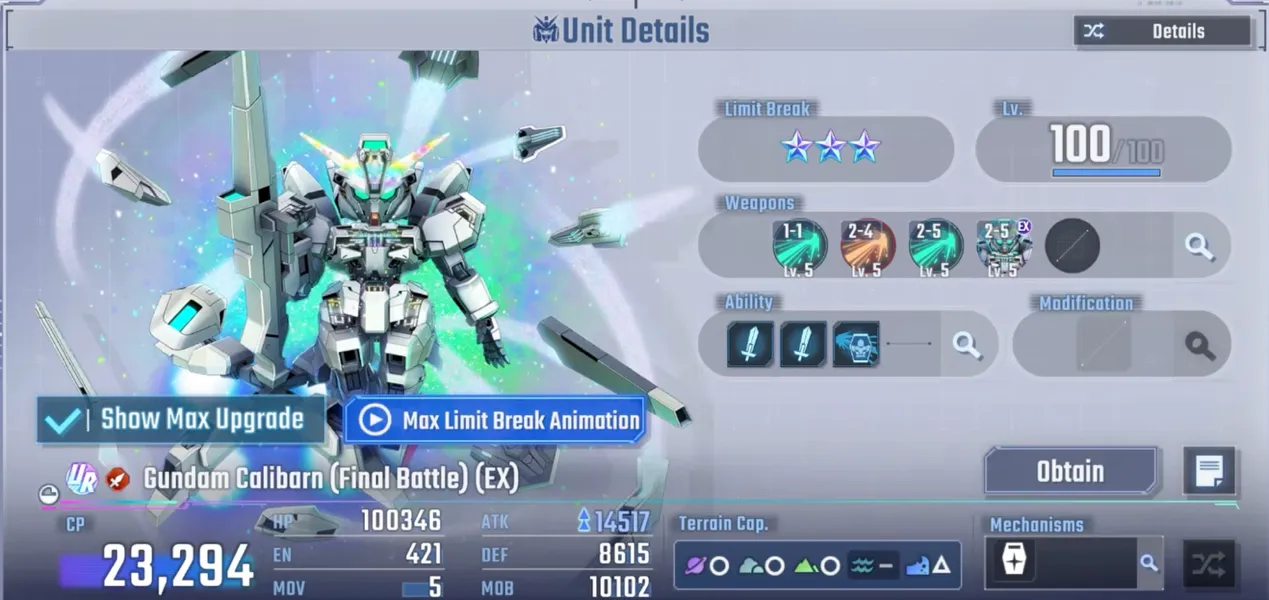Open the Details view switch button

pos(1162,31)
